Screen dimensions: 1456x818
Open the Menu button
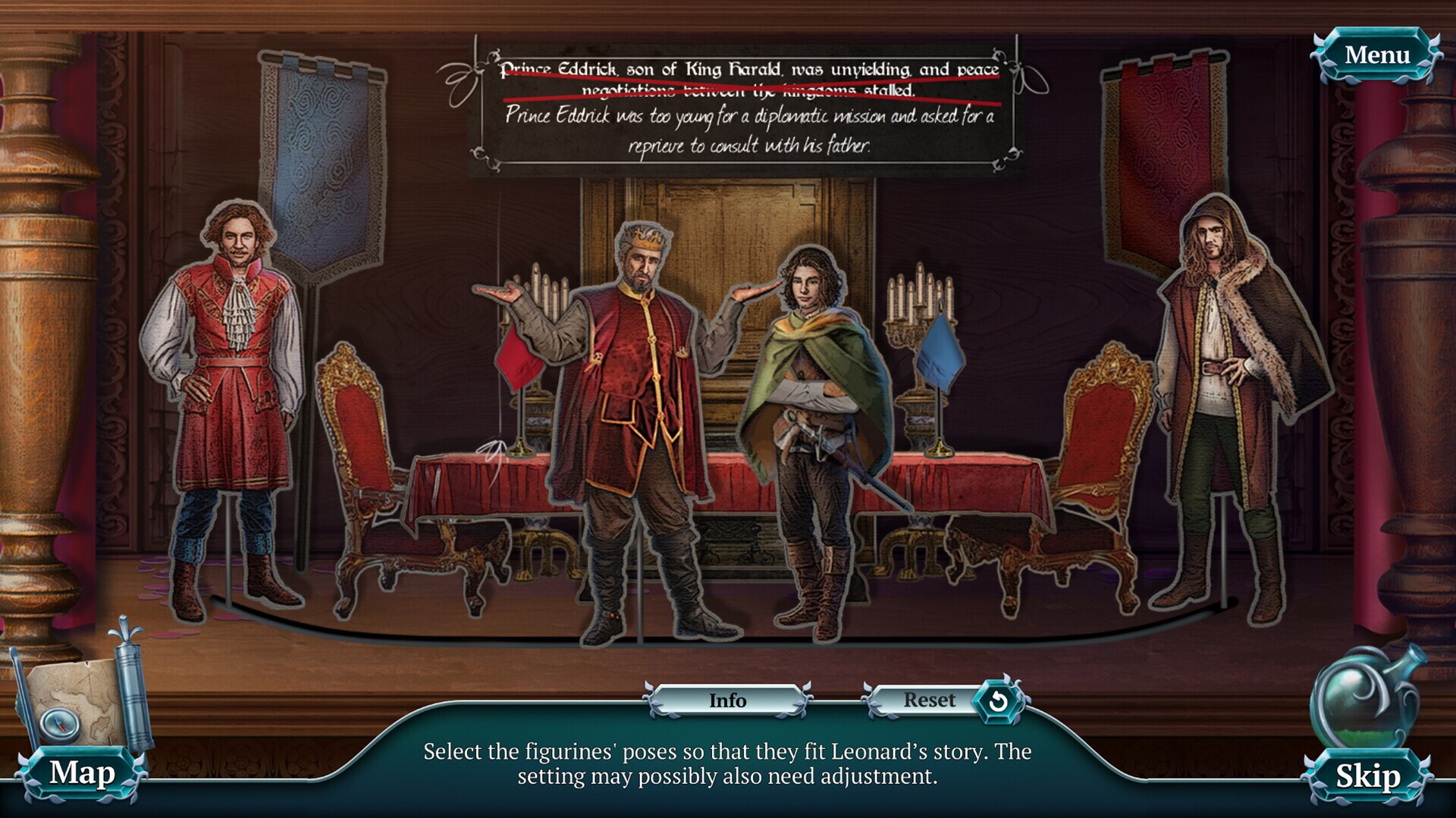1376,55
